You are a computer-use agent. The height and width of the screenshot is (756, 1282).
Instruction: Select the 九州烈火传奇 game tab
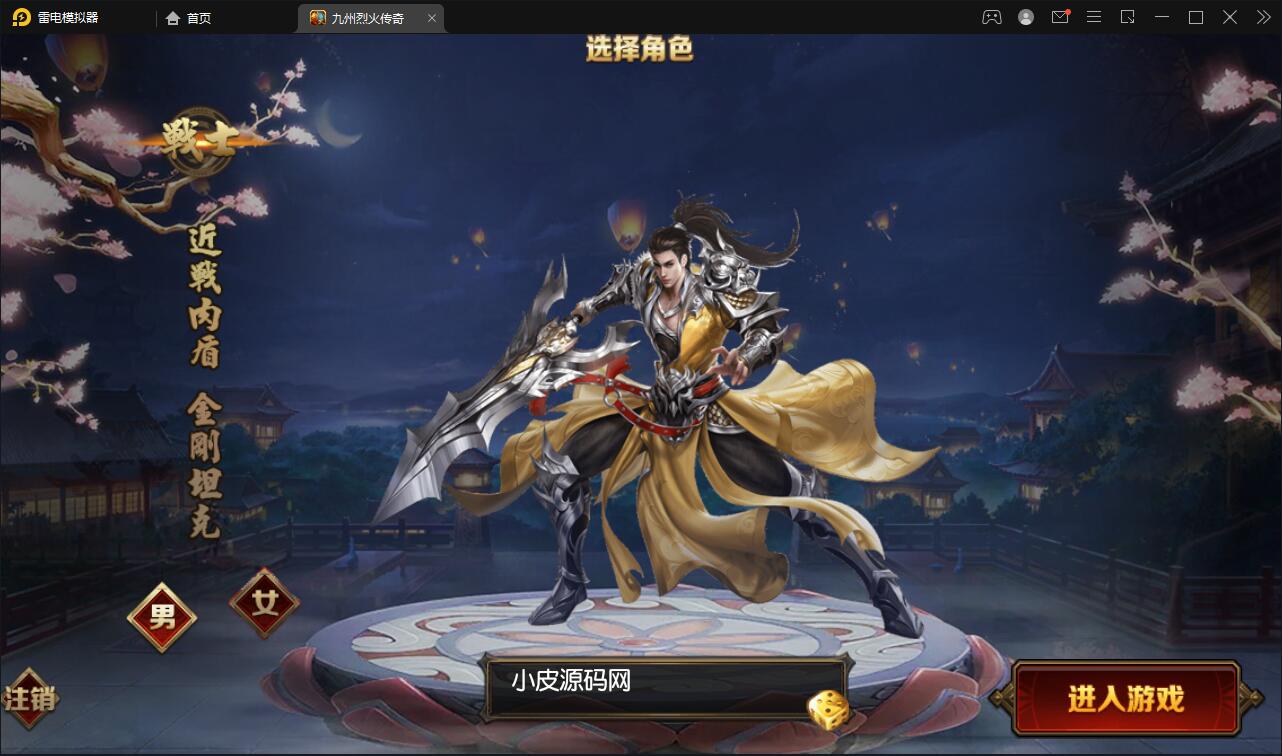368,17
